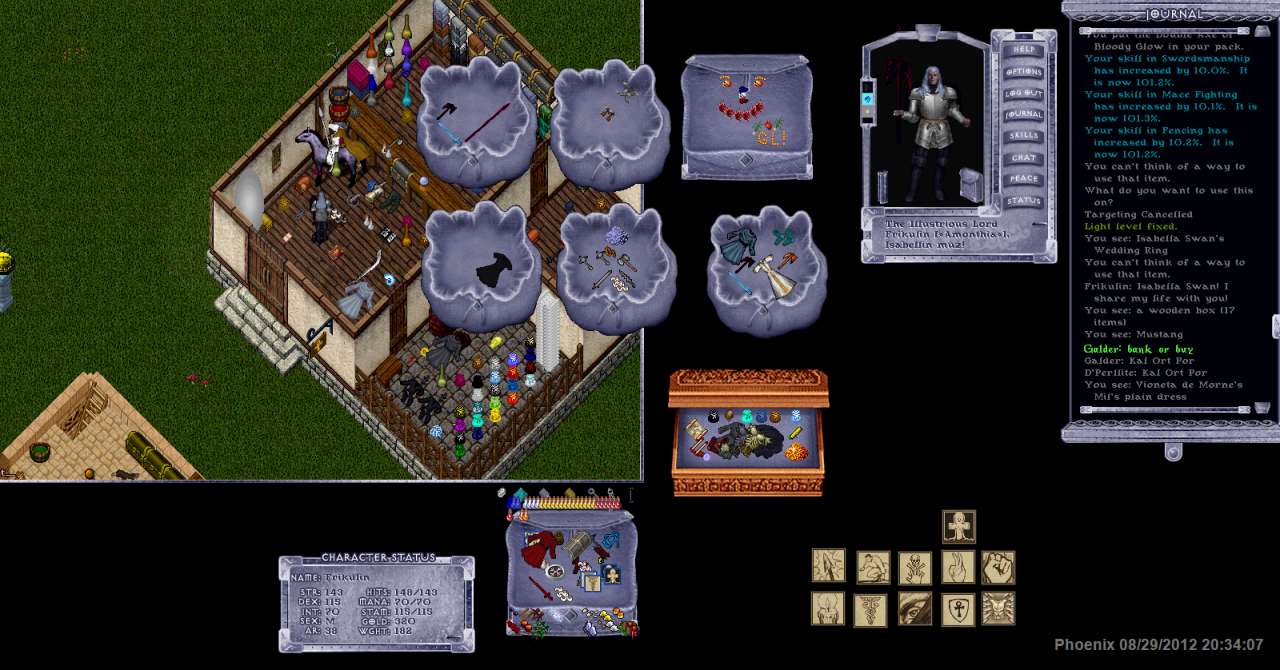Open the Chat window
The width and height of the screenshot is (1280, 670).
pyautogui.click(x=1023, y=158)
